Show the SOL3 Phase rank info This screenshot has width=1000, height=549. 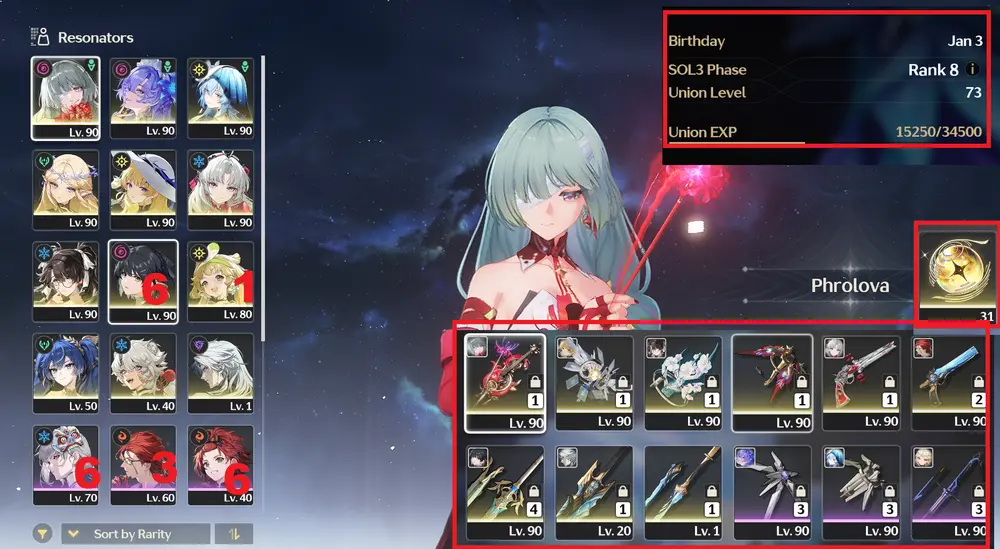pos(973,70)
